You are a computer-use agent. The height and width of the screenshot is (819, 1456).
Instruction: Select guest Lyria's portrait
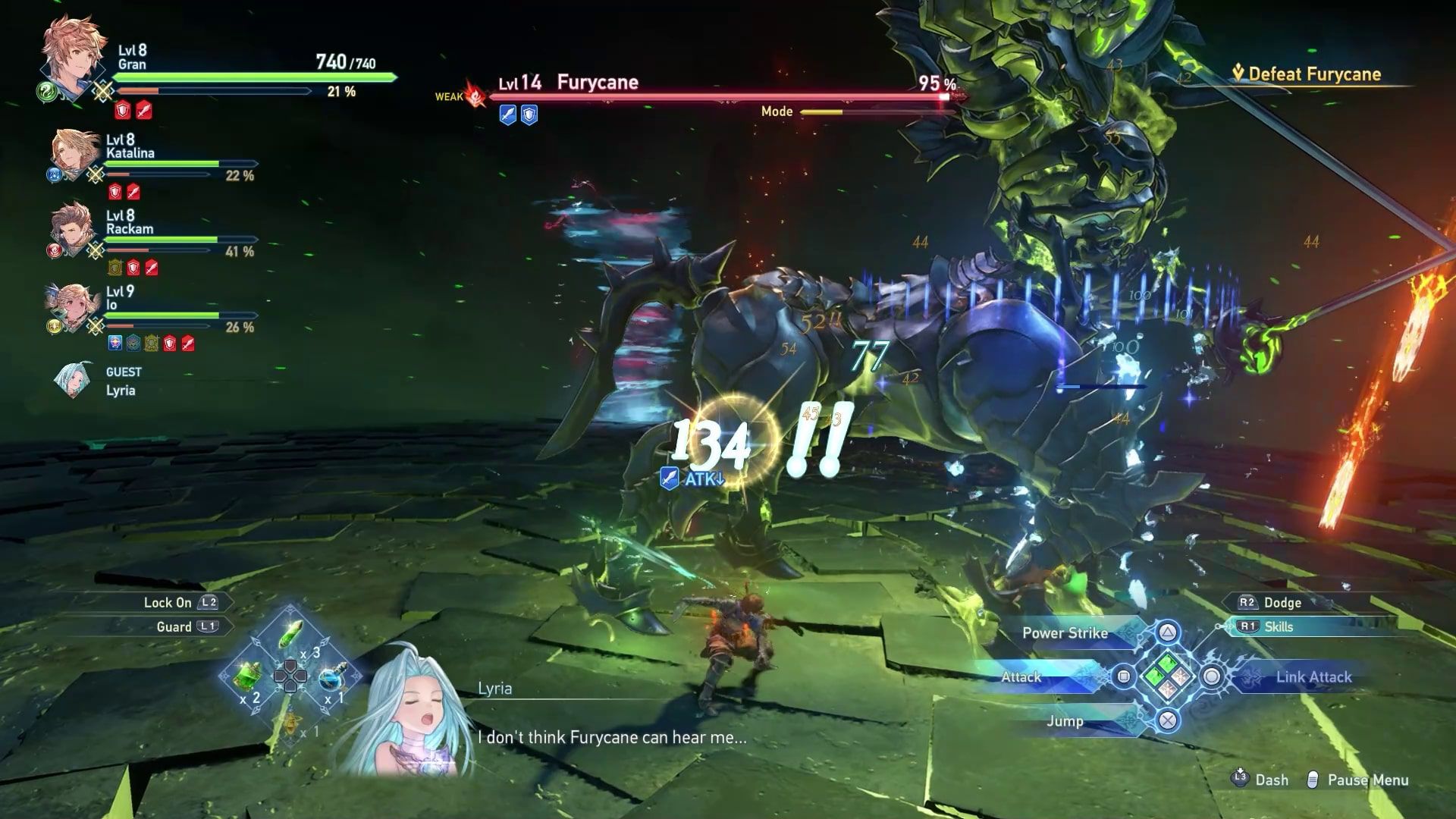74,380
